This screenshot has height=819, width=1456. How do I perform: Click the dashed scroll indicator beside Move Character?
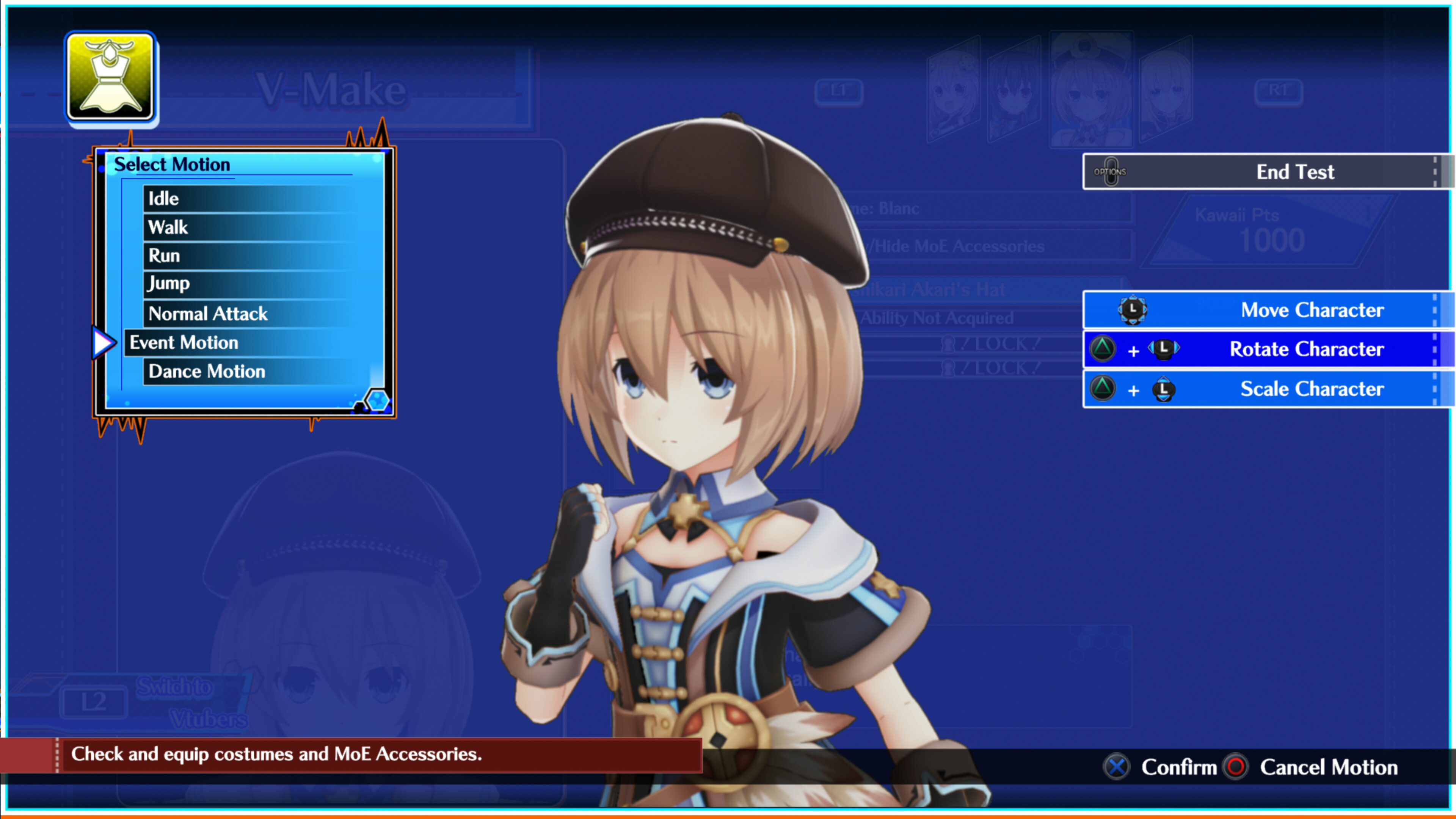pos(1434,310)
